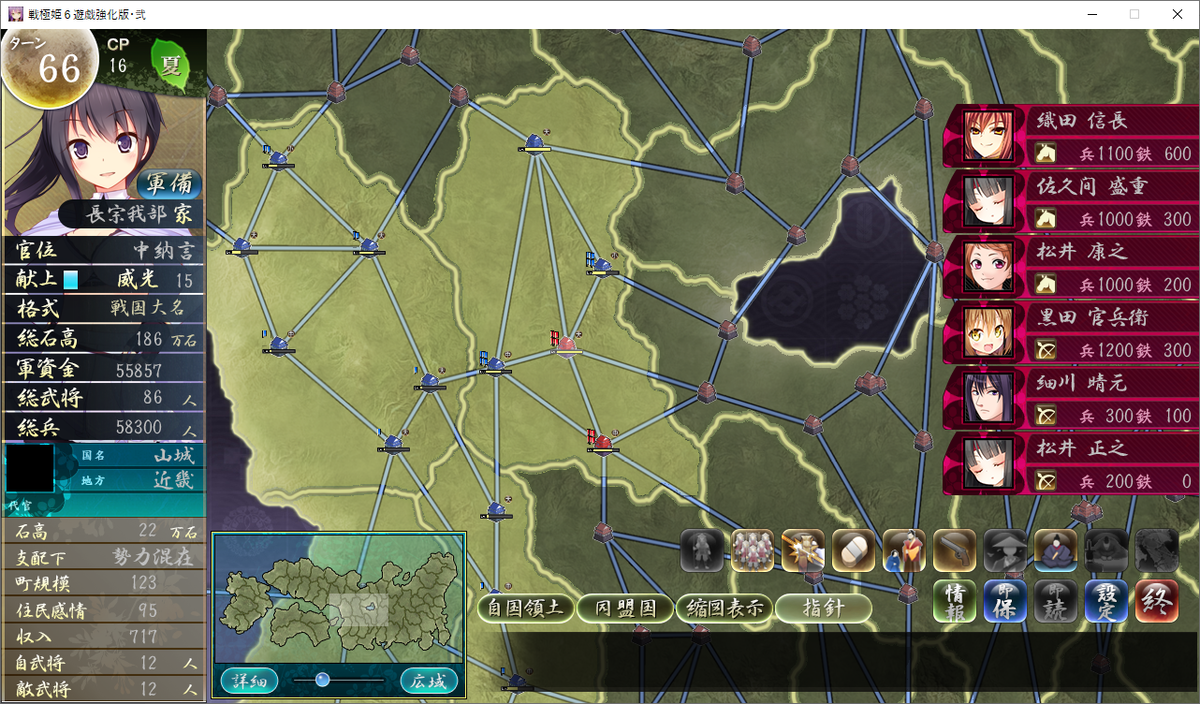Click the minimap overview of Japan
This screenshot has height=704, width=1200.
pos(338,600)
